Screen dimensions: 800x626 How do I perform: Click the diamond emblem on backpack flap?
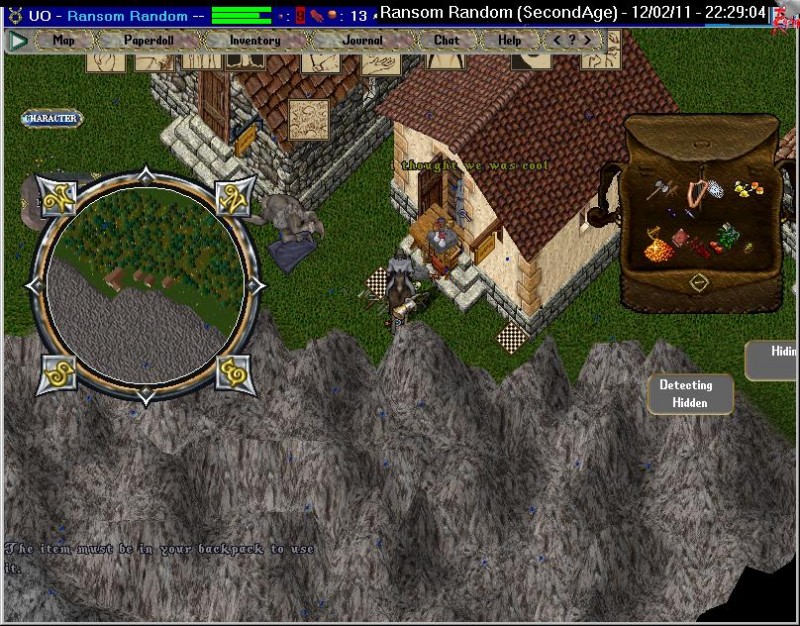click(x=699, y=282)
